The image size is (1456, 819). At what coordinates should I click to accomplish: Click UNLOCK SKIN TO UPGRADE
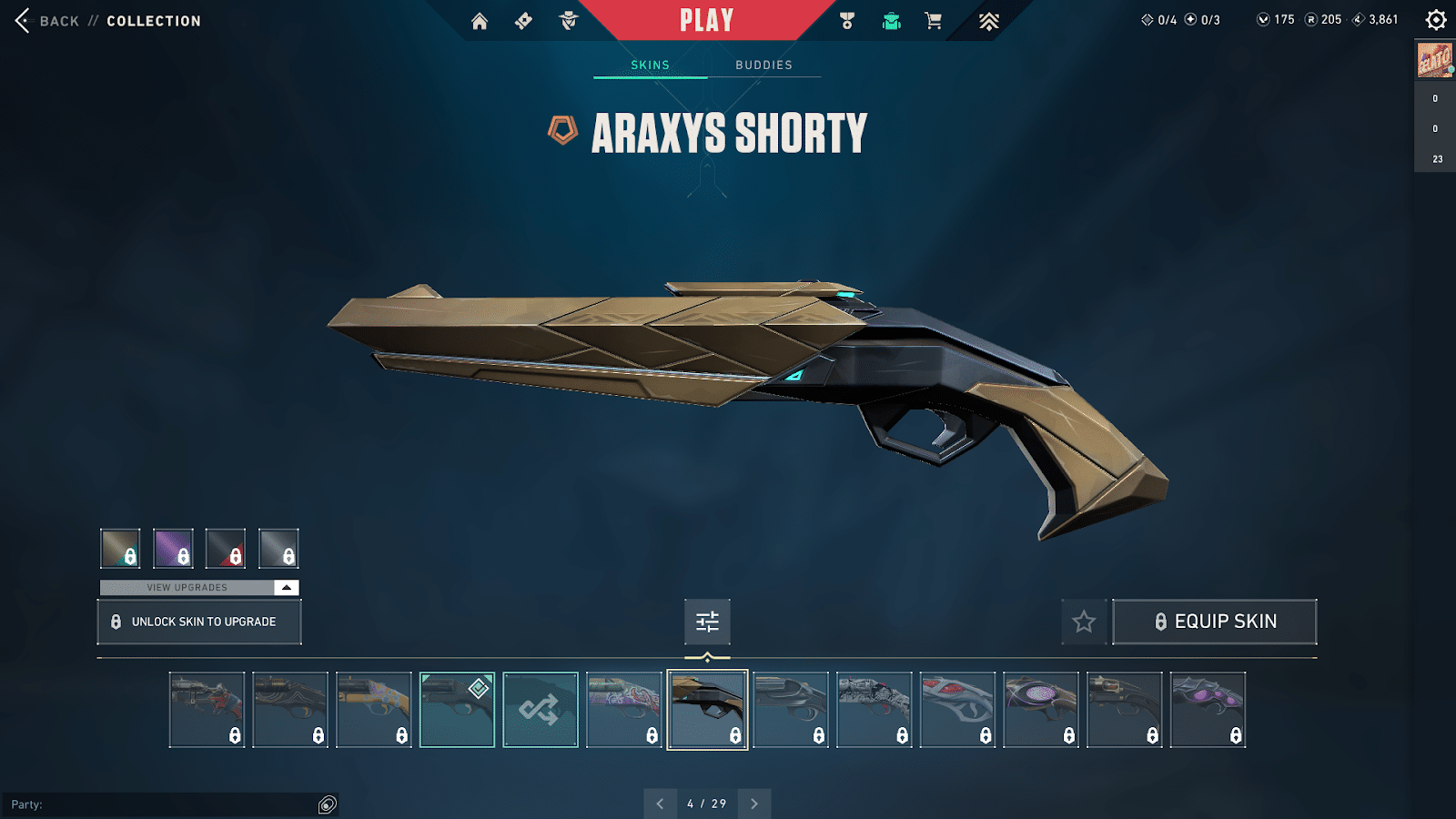click(198, 622)
